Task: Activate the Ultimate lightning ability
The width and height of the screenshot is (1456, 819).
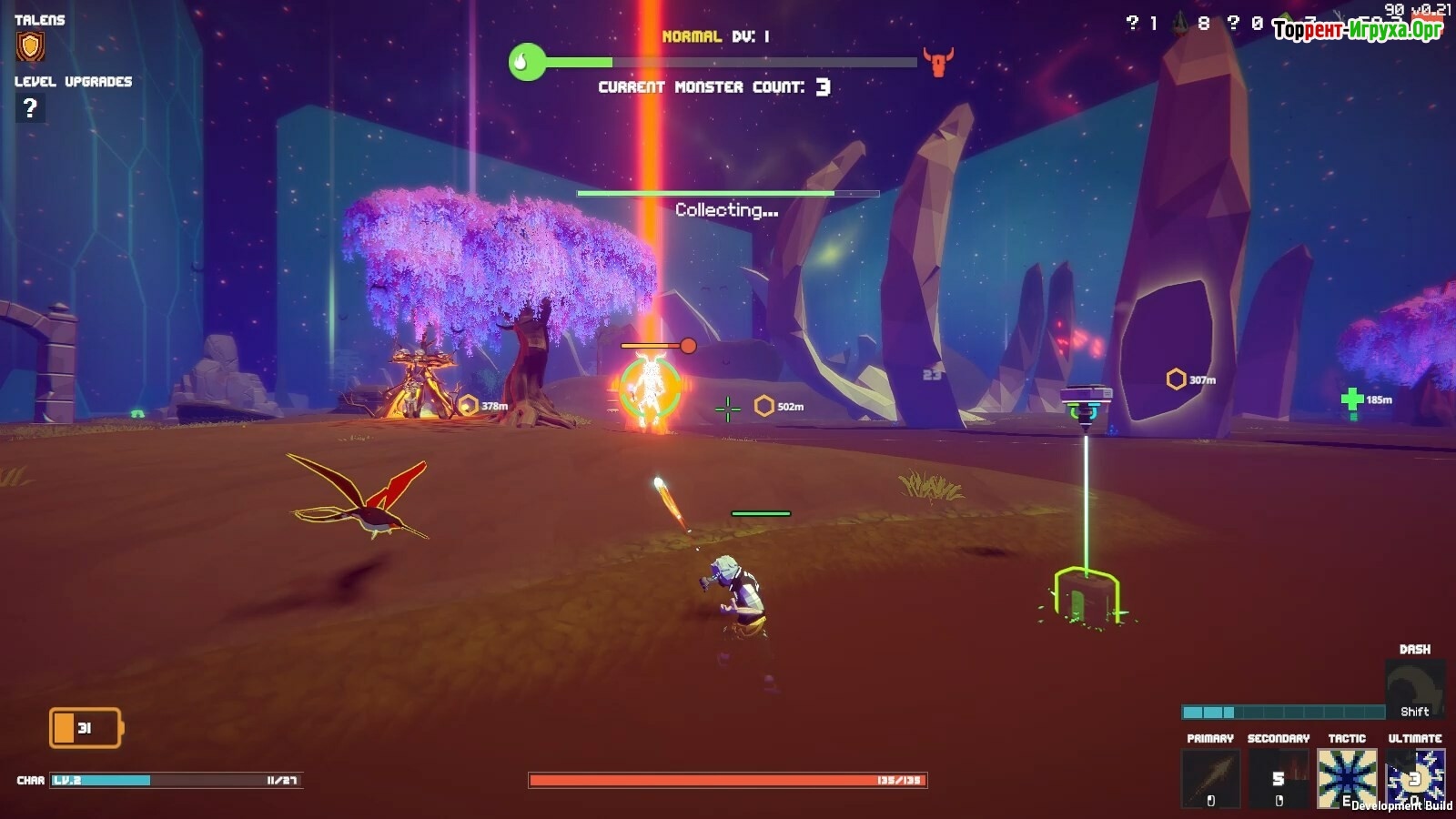Action: (1415, 779)
